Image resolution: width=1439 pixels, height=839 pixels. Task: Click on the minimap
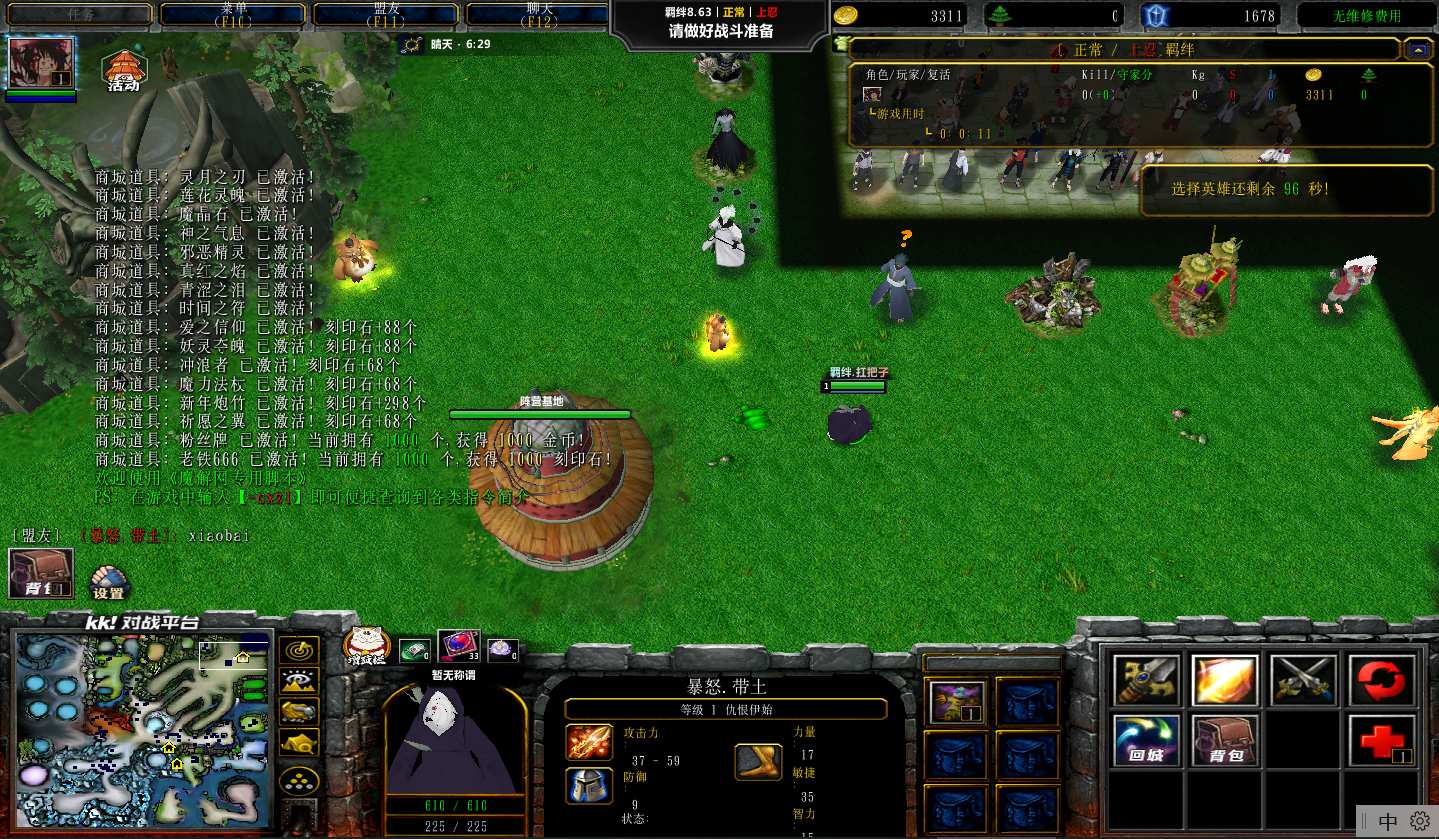(x=143, y=716)
